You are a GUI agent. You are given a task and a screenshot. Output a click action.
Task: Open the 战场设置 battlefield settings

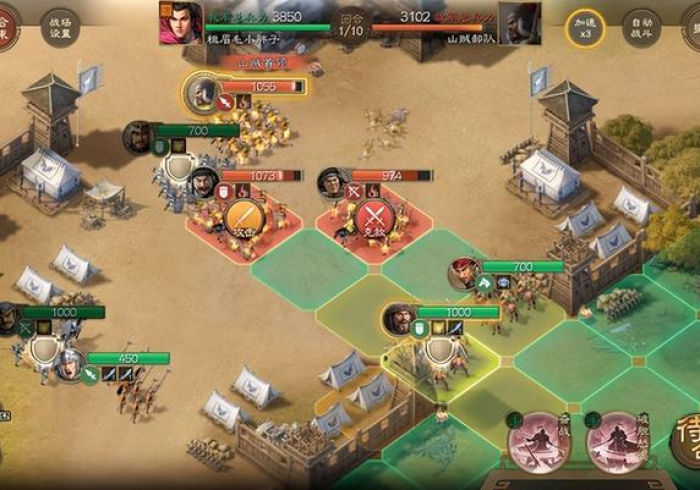coord(60,27)
